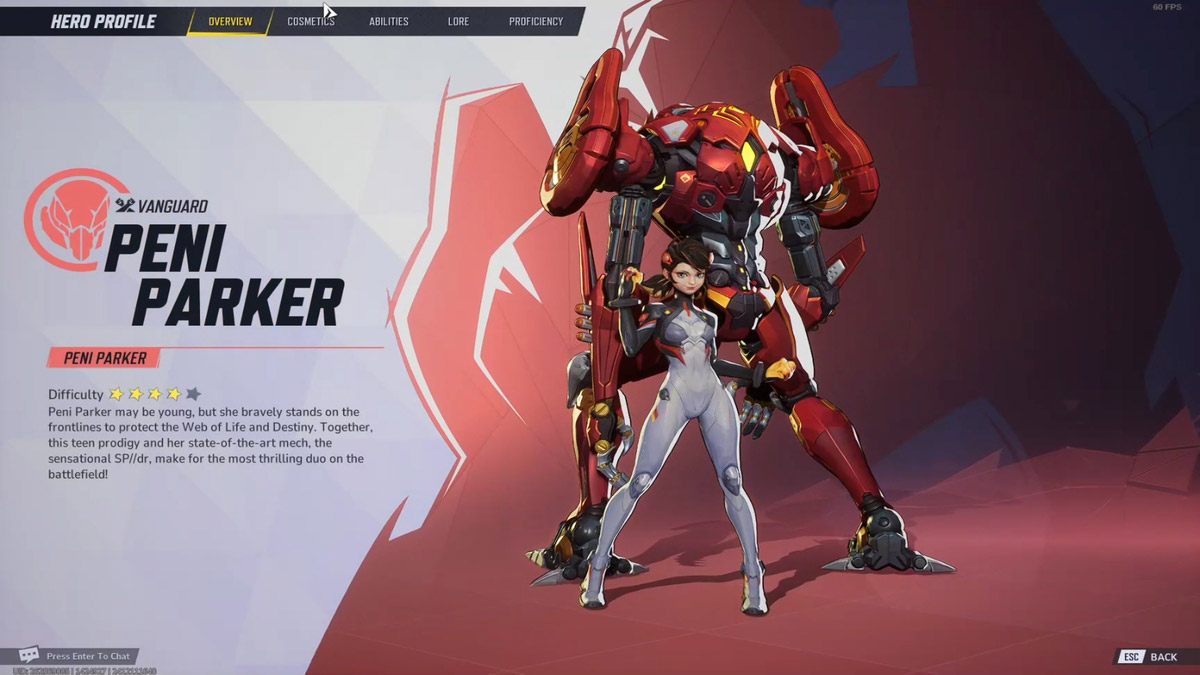This screenshot has width=1200, height=675.
Task: Switch to the Overview tab
Action: tap(230, 21)
